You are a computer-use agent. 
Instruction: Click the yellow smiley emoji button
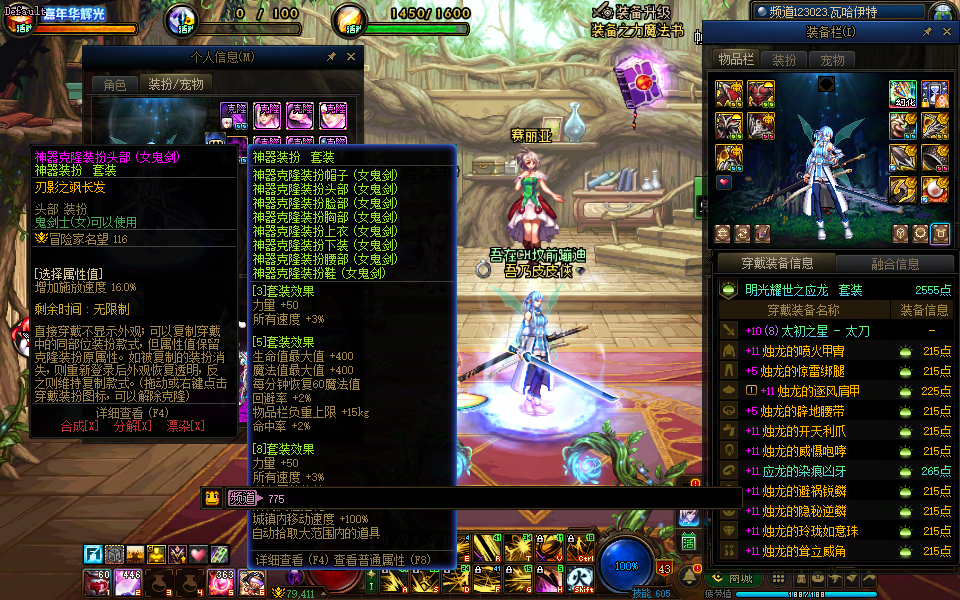point(212,498)
